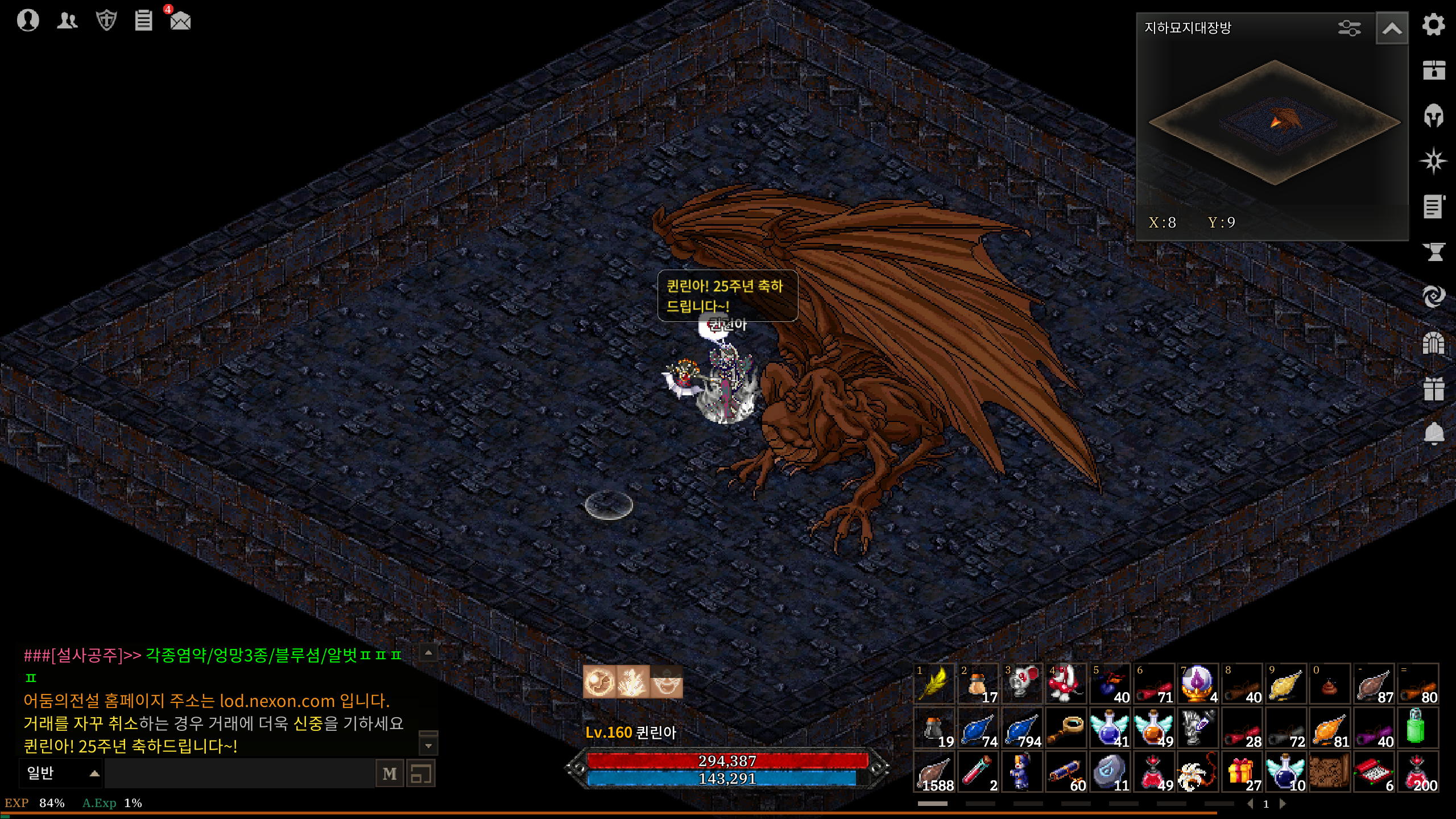1456x819 pixels.
Task: Click the M button beside chat input
Action: (x=390, y=773)
